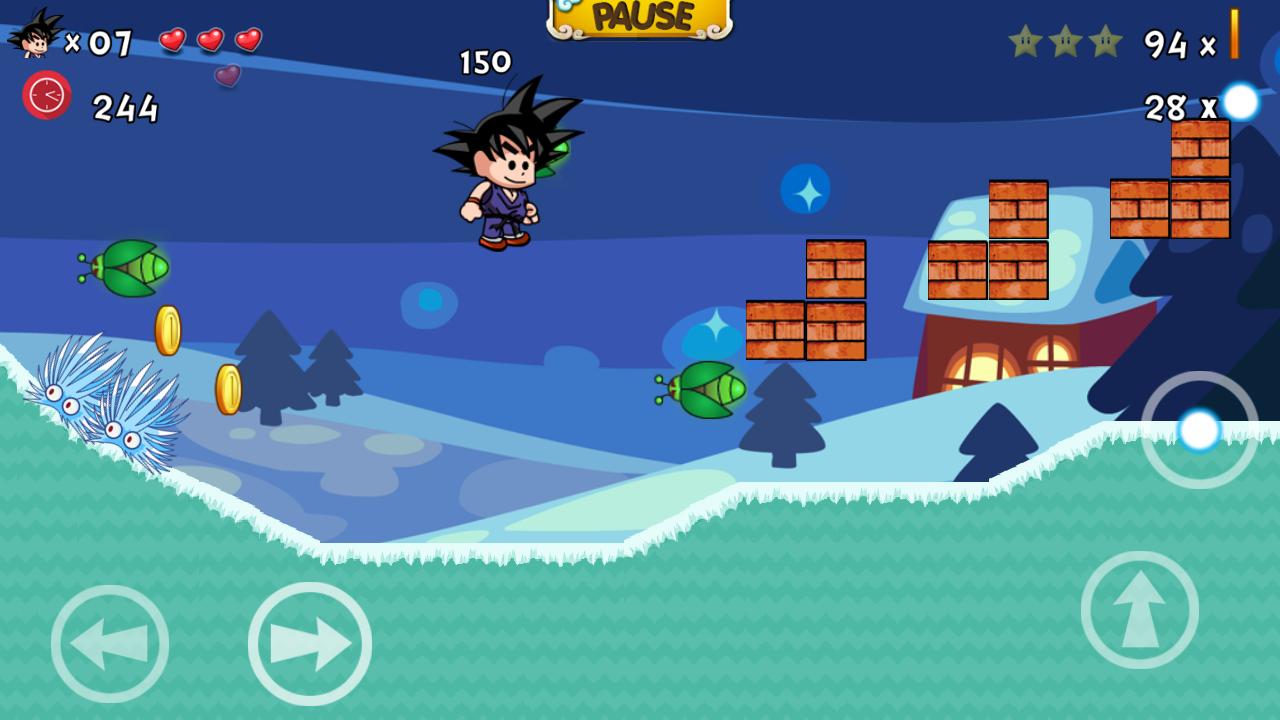Screen dimensions: 1280x720
Task: Tap the first star at top right
Action: point(1023,42)
